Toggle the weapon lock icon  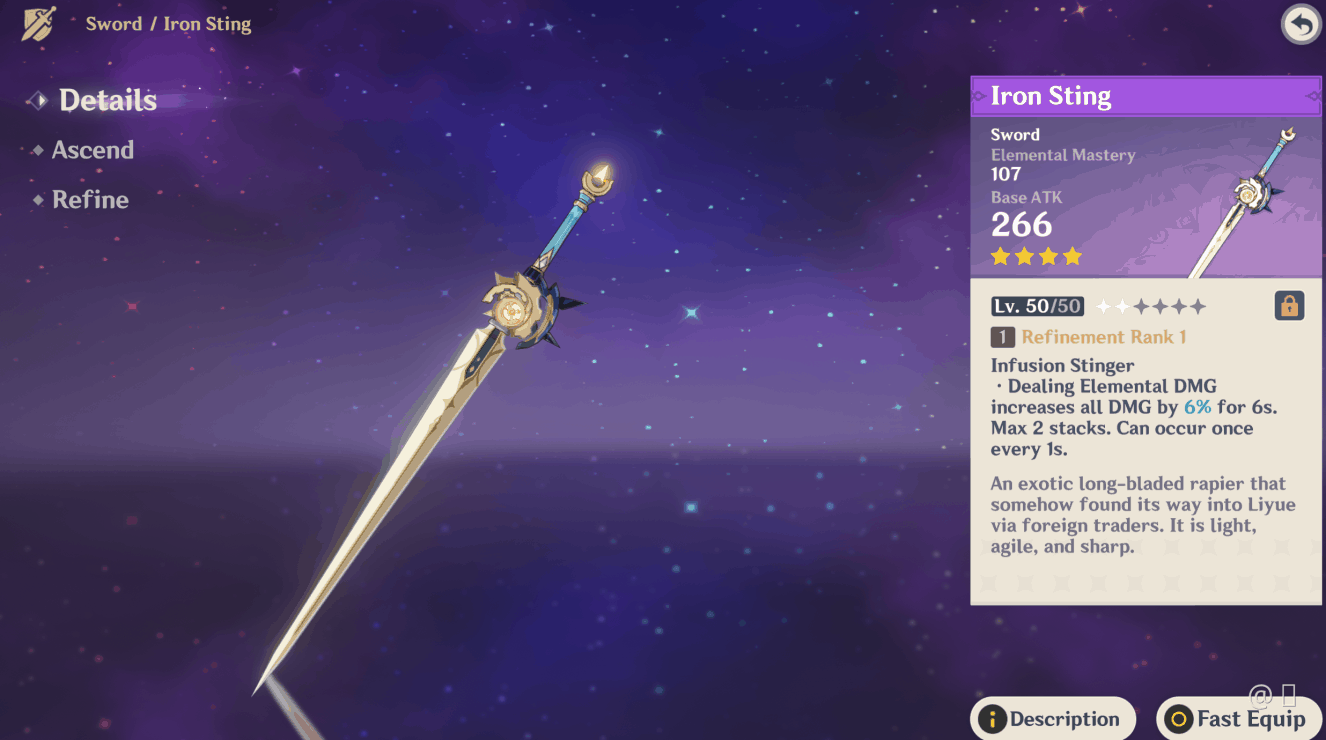click(1289, 306)
